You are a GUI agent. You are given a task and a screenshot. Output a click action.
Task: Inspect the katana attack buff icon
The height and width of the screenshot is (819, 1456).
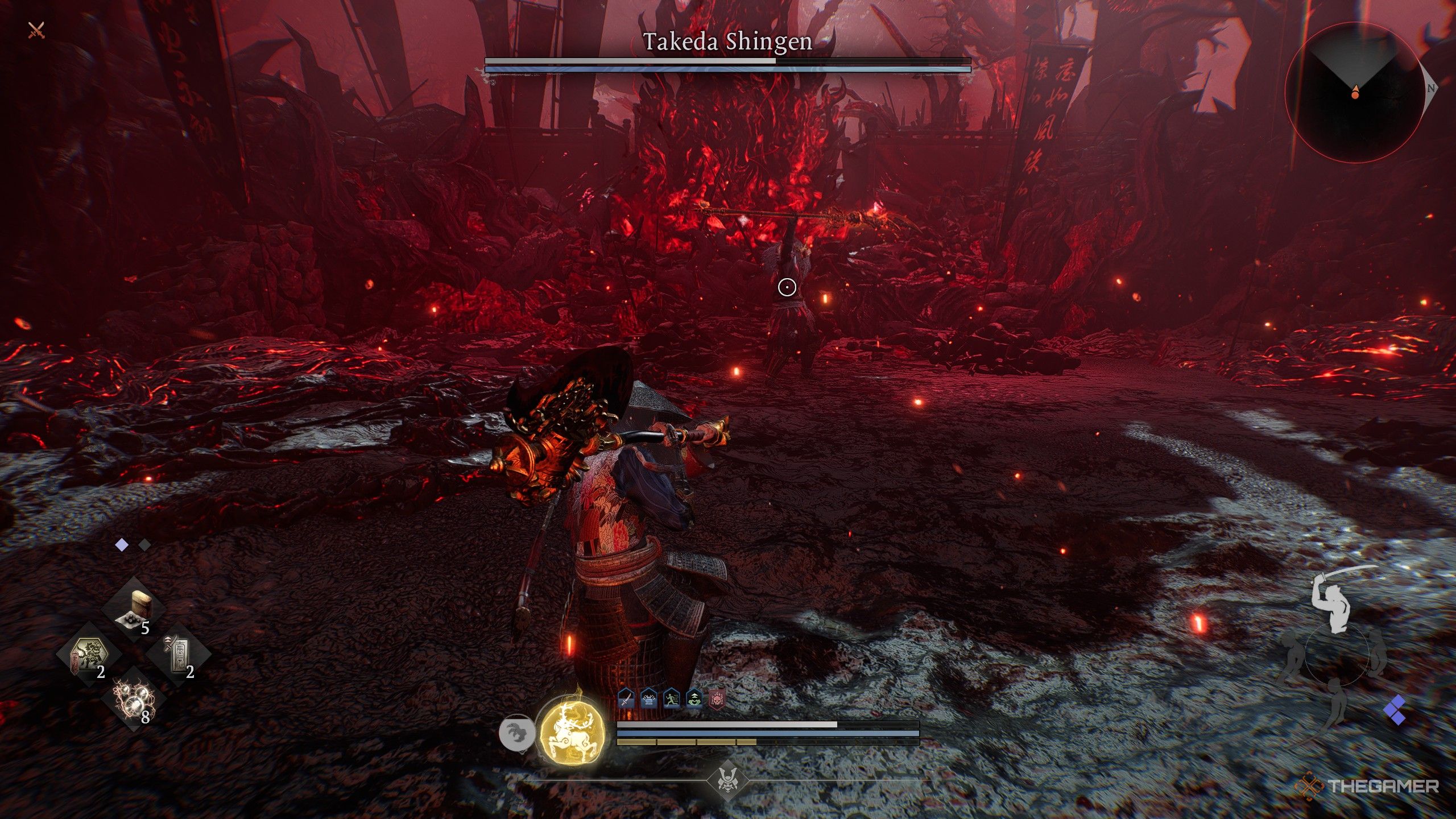point(626,698)
